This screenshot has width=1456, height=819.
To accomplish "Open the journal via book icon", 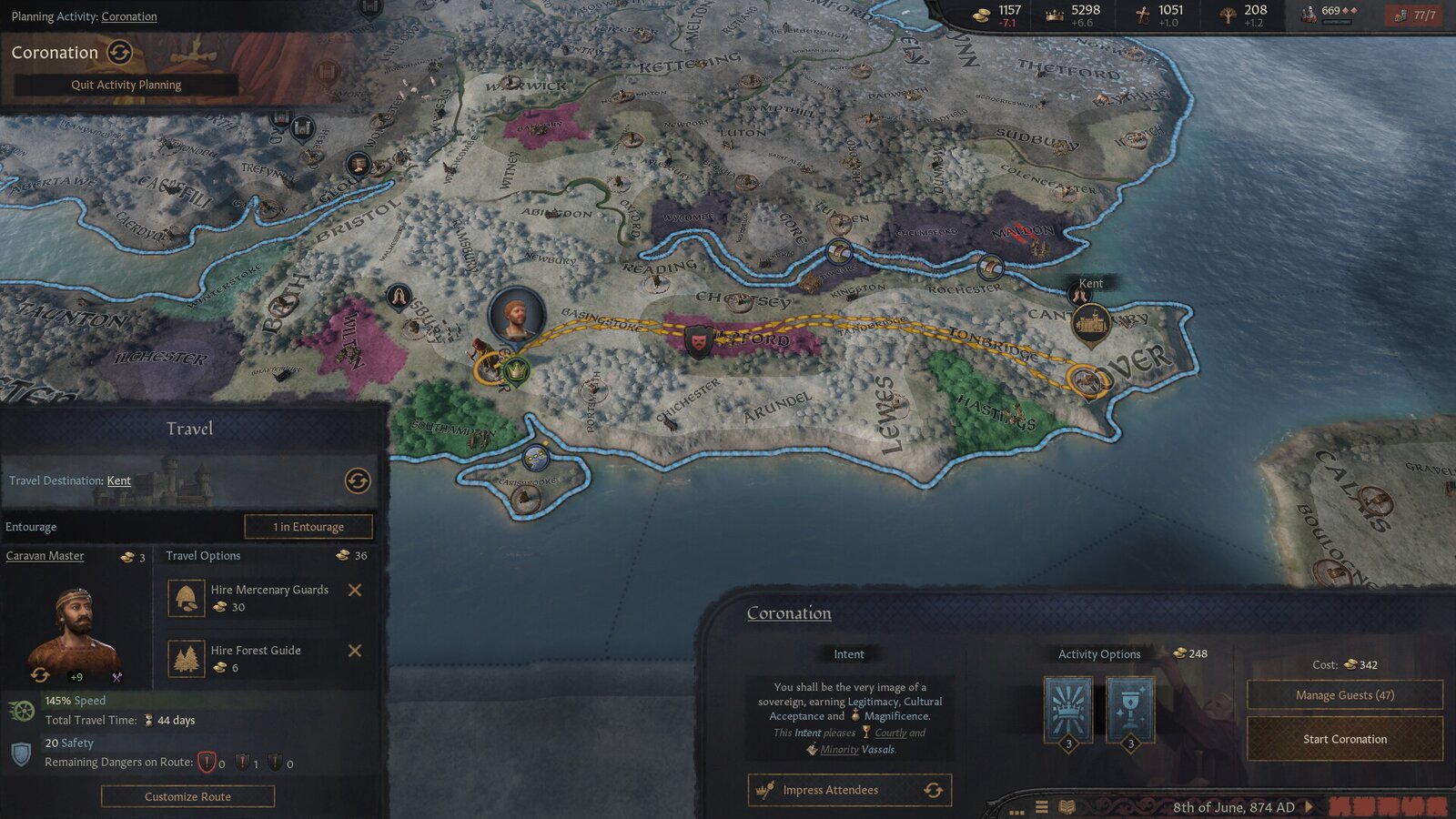I will click(1067, 808).
